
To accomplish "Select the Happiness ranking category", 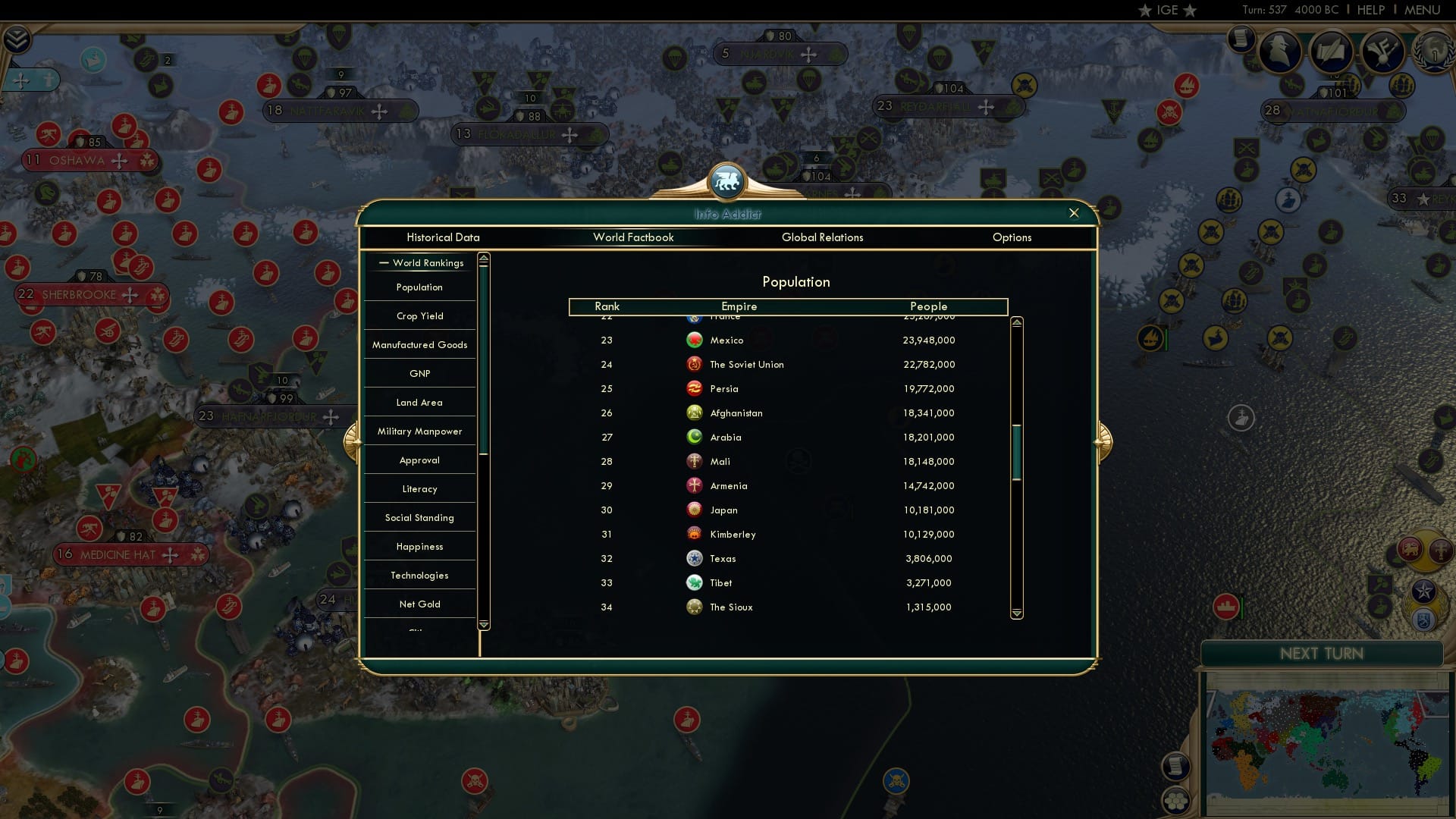I will [x=419, y=546].
